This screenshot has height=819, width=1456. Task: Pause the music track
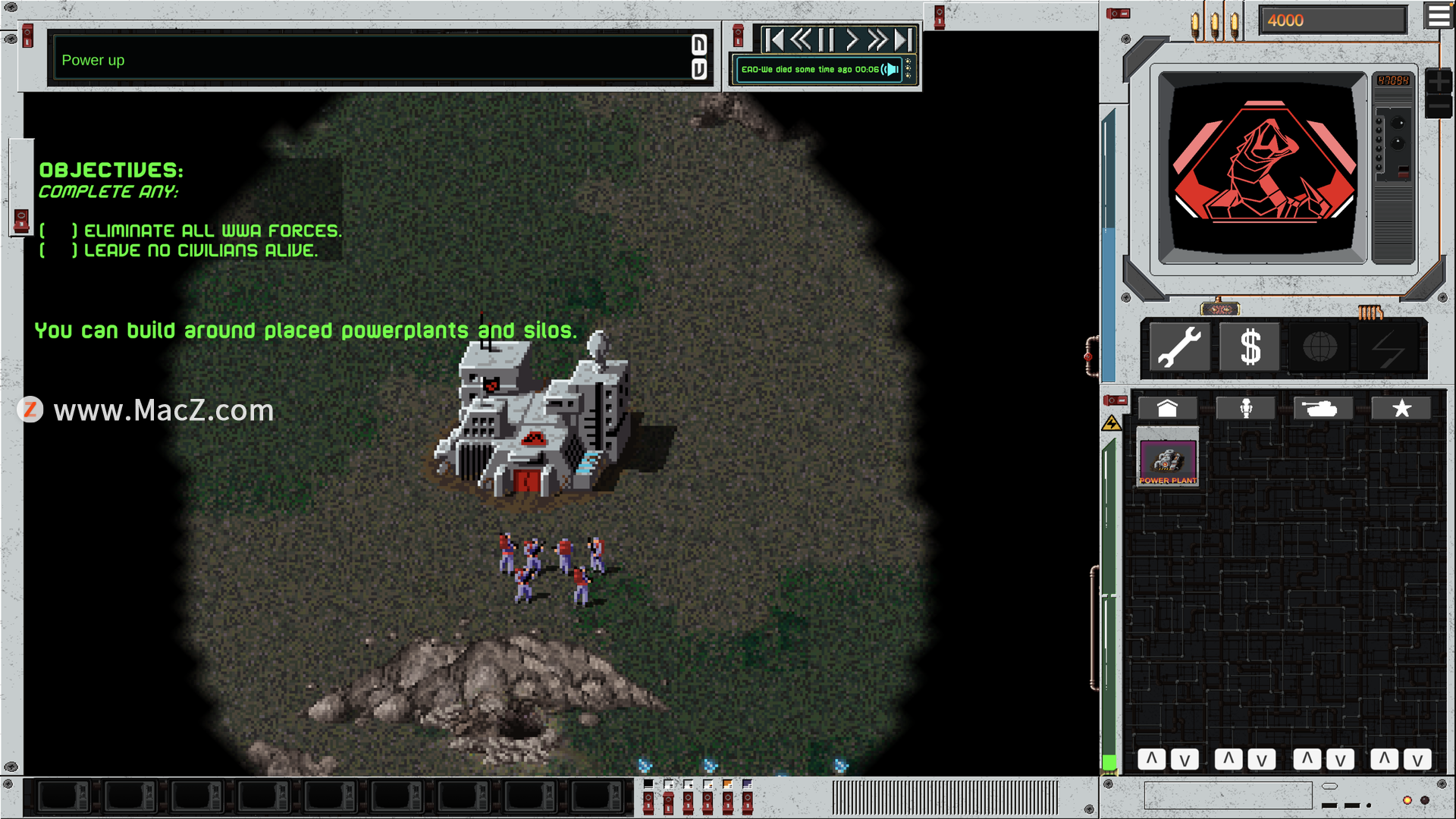pos(826,39)
